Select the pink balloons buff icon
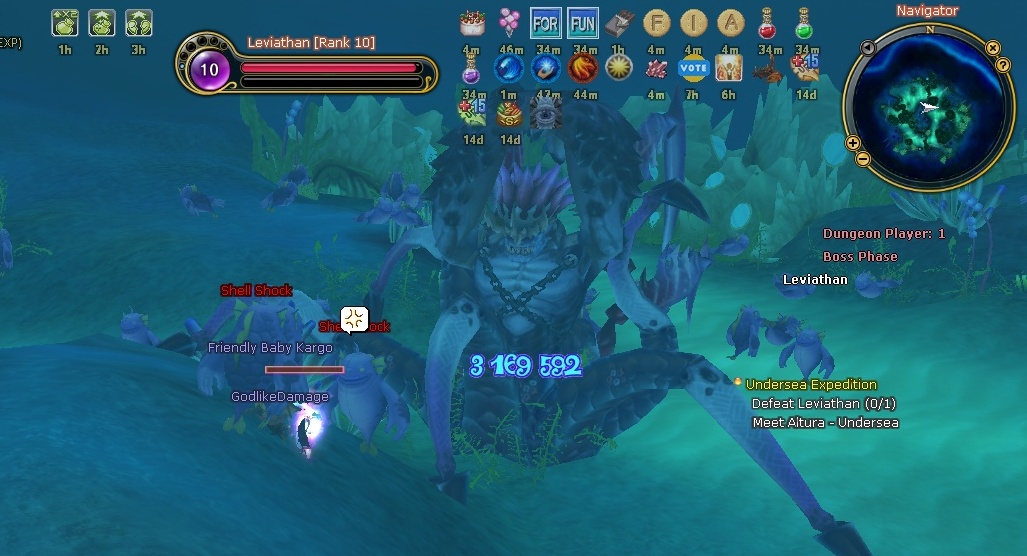Viewport: 1027px width, 556px height. [x=510, y=22]
